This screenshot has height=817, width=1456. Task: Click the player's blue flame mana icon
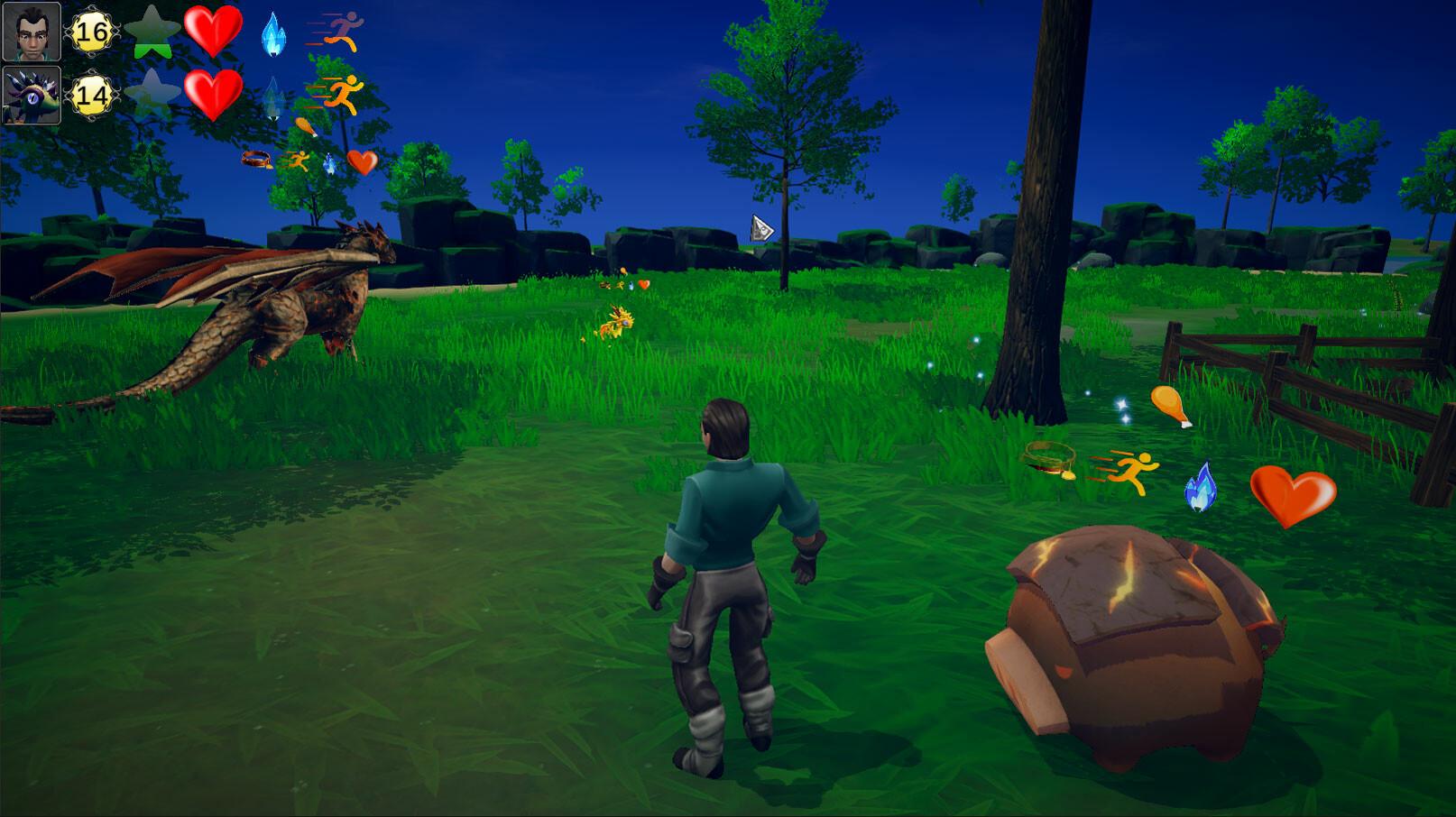tap(272, 33)
